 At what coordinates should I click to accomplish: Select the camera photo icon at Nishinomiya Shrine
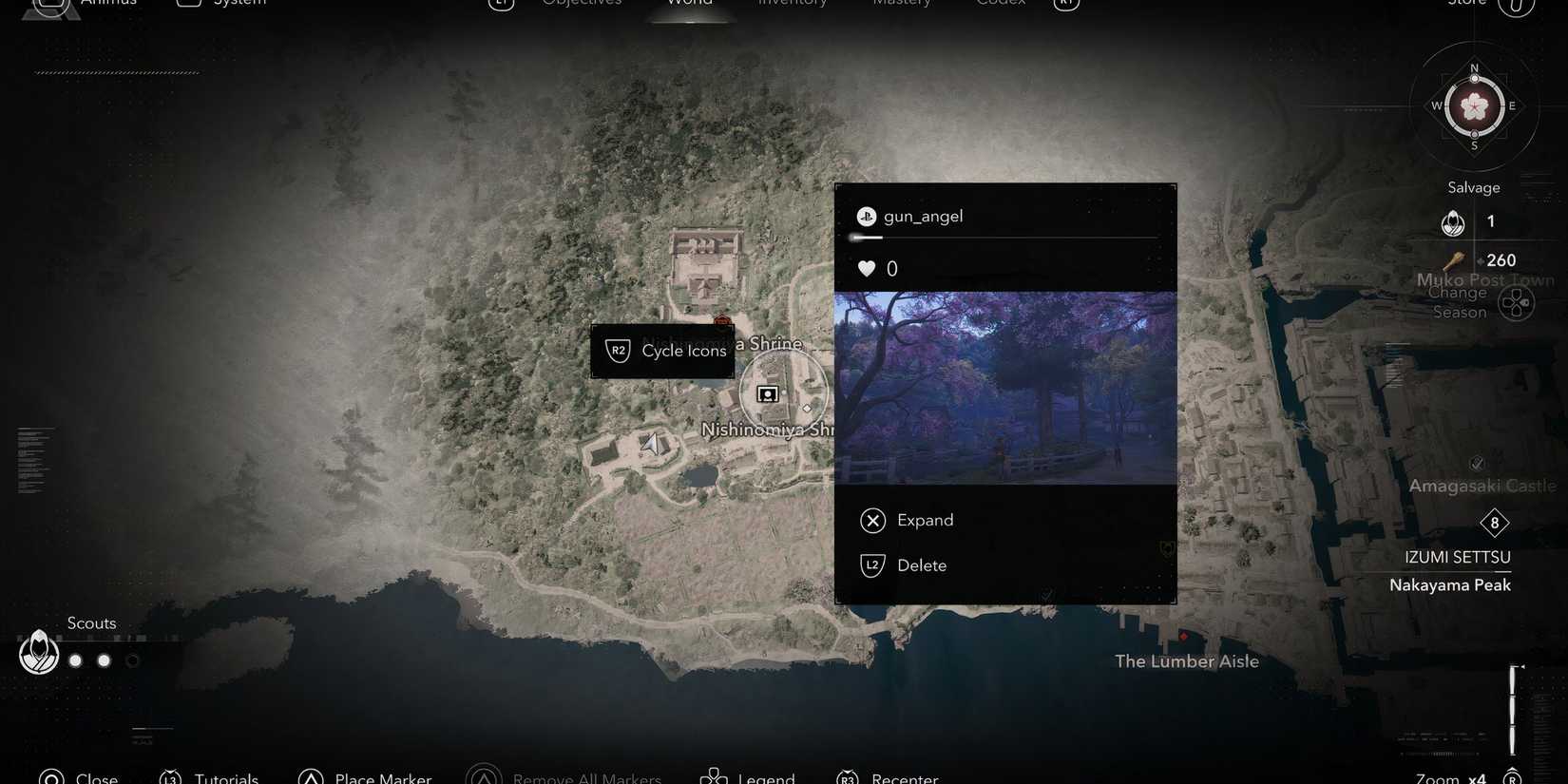(x=767, y=393)
